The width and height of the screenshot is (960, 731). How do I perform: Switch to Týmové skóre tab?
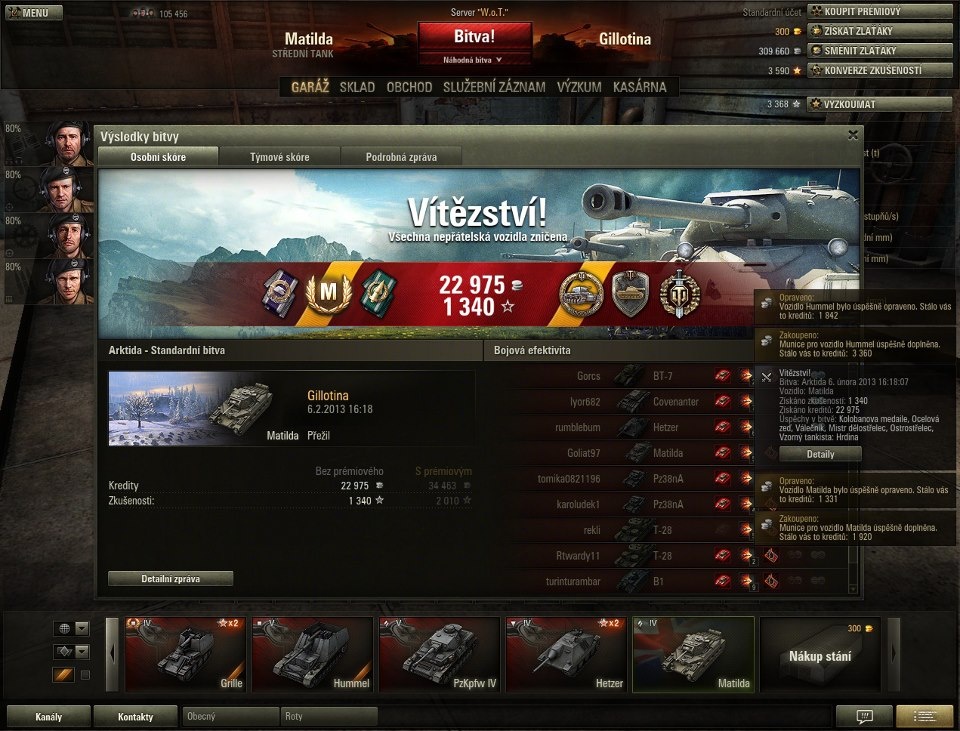pos(279,157)
